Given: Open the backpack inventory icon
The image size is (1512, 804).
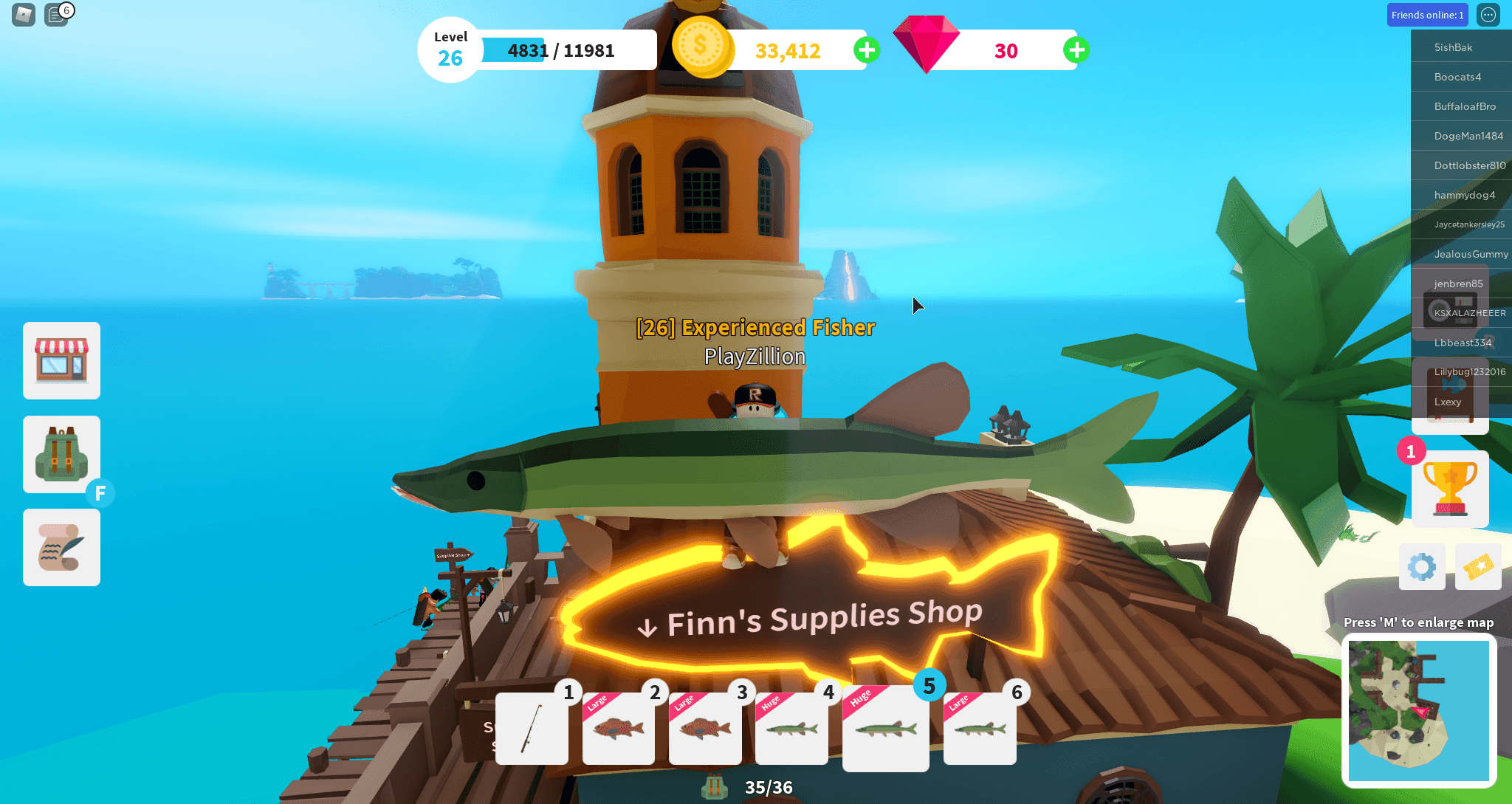Looking at the screenshot, I should pos(61,454).
